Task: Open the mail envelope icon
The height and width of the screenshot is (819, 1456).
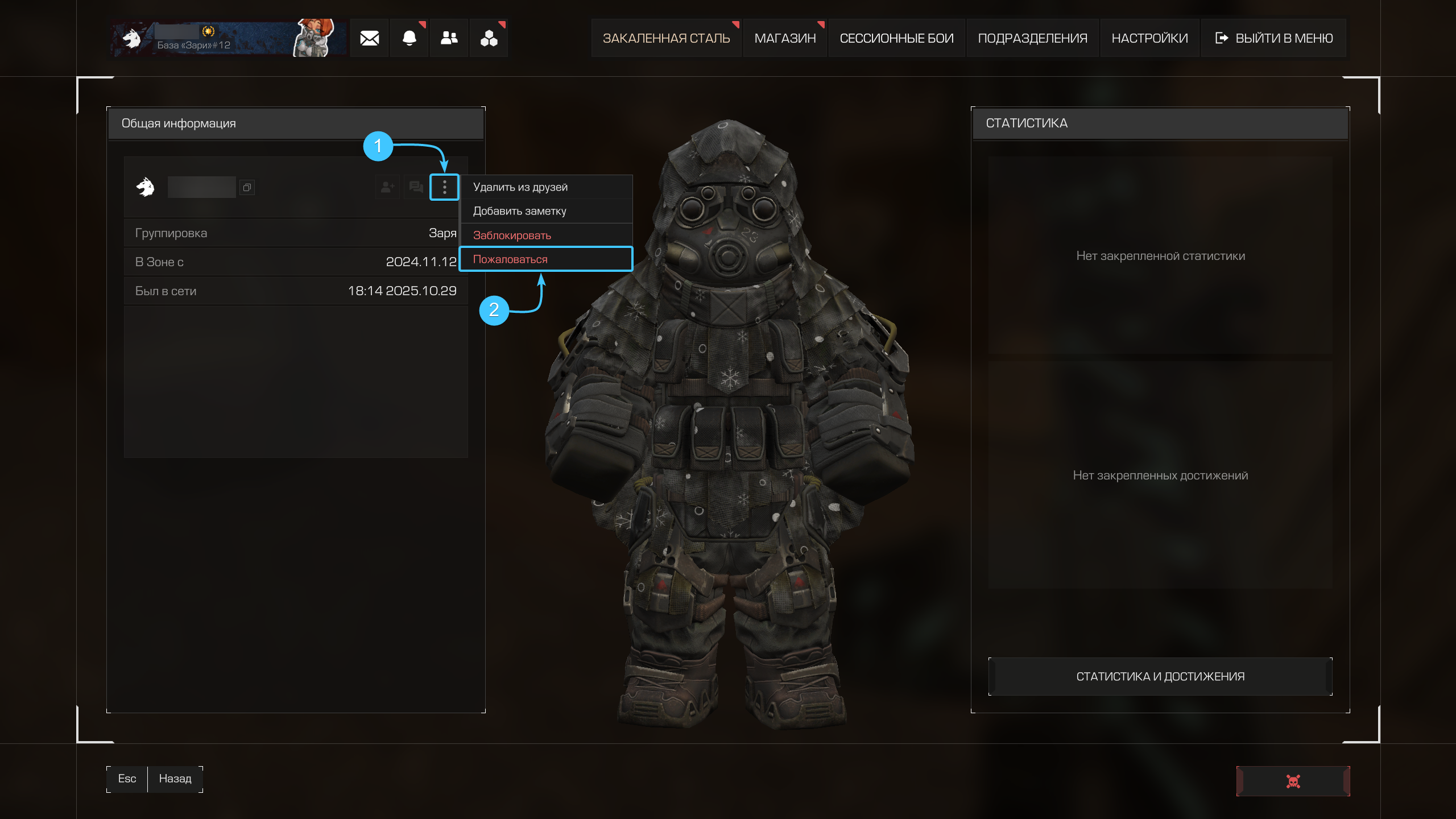Action: [369, 38]
